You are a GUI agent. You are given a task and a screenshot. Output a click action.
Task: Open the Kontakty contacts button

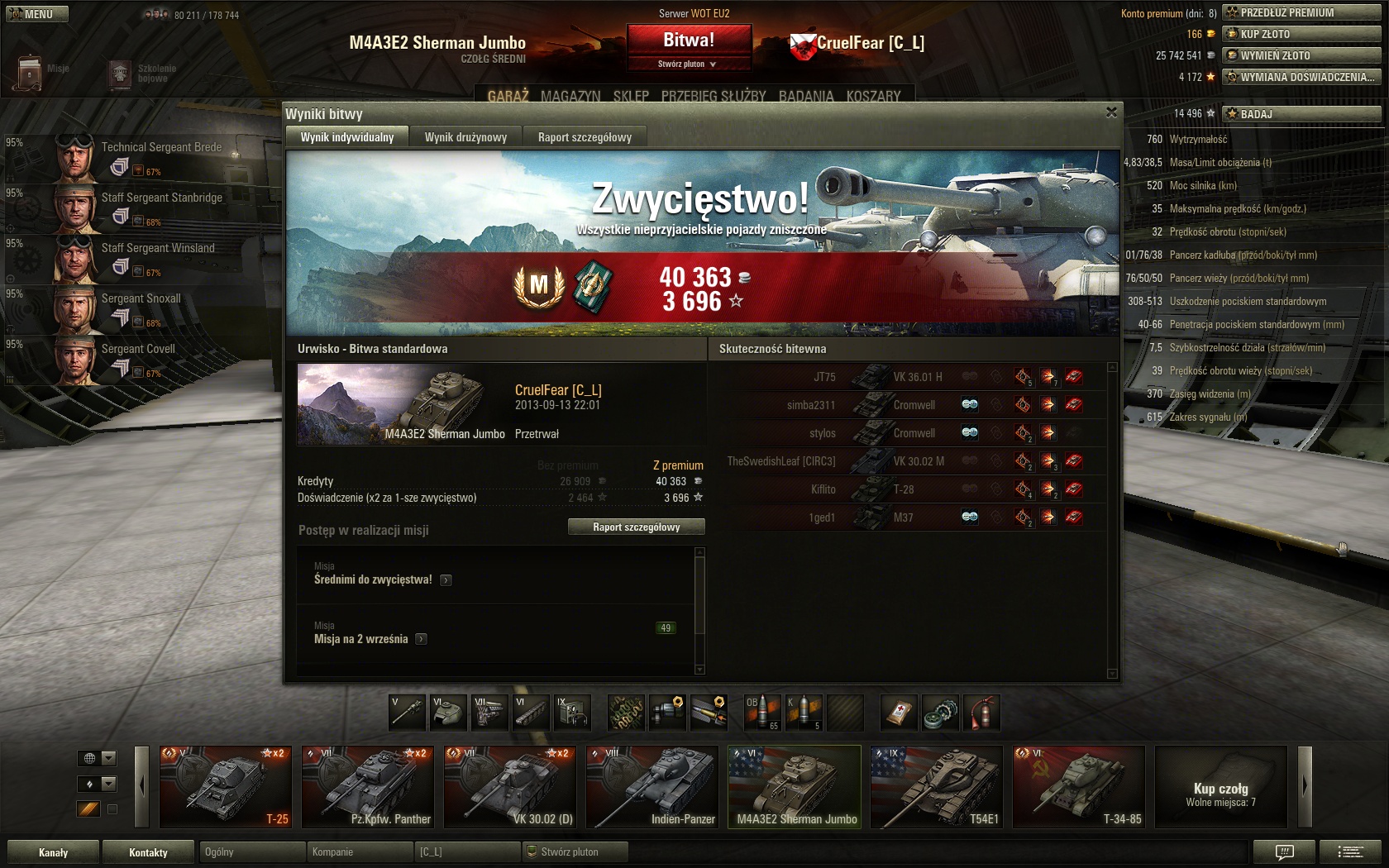[148, 852]
